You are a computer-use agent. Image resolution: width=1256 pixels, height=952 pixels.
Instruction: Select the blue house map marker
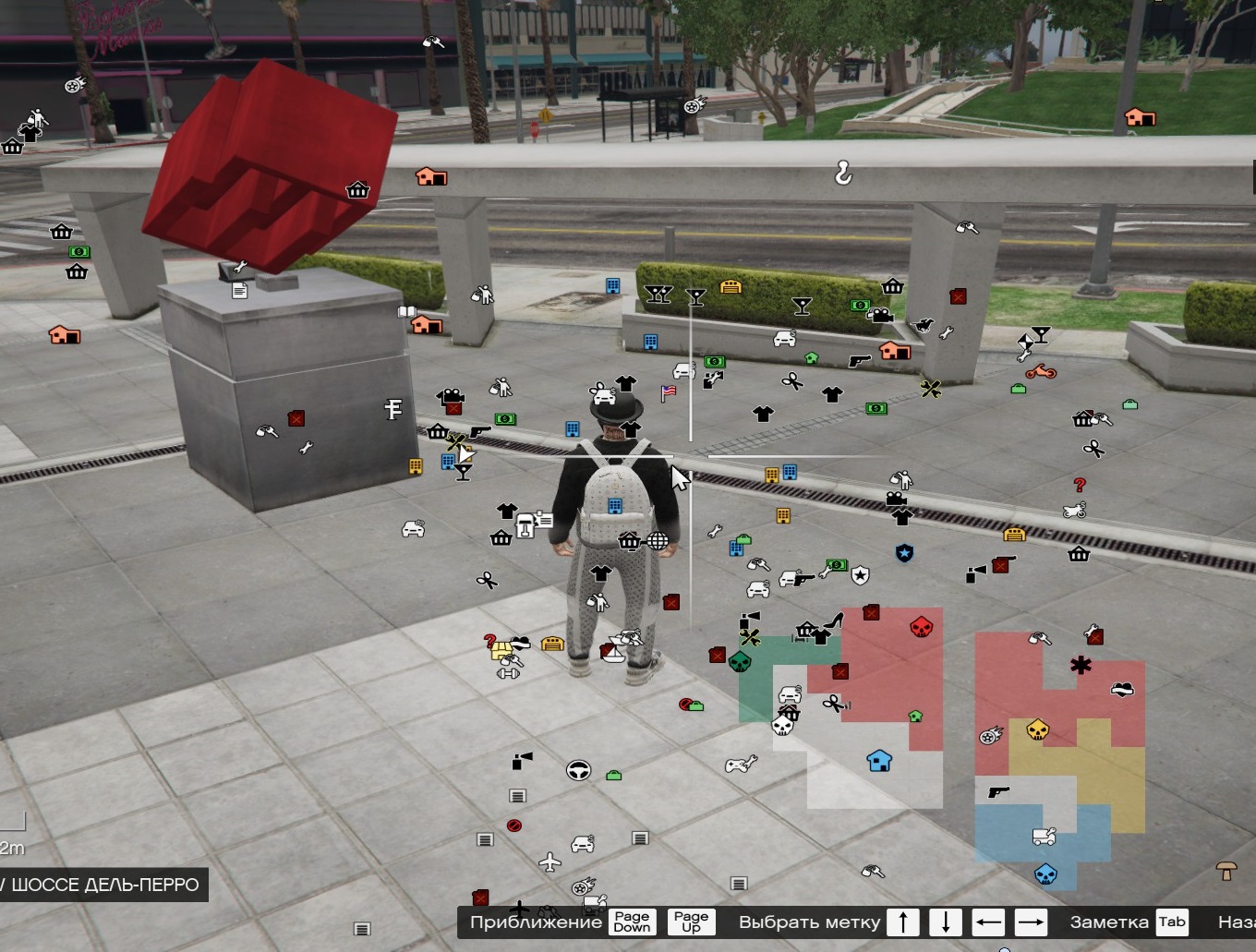point(879,761)
